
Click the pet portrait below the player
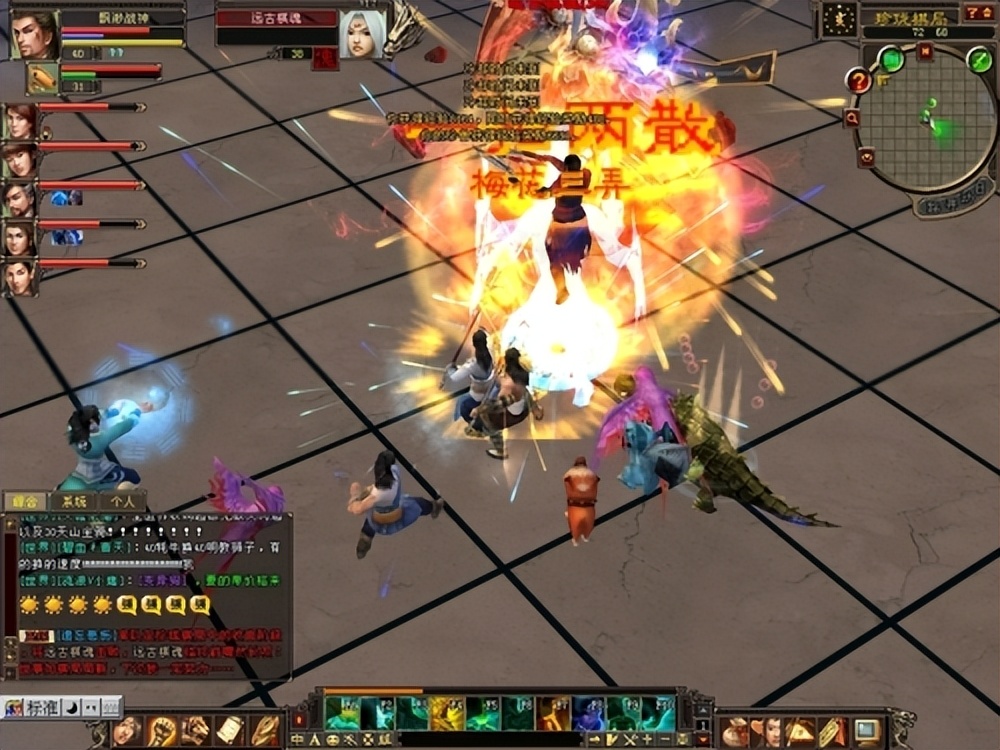tap(41, 77)
